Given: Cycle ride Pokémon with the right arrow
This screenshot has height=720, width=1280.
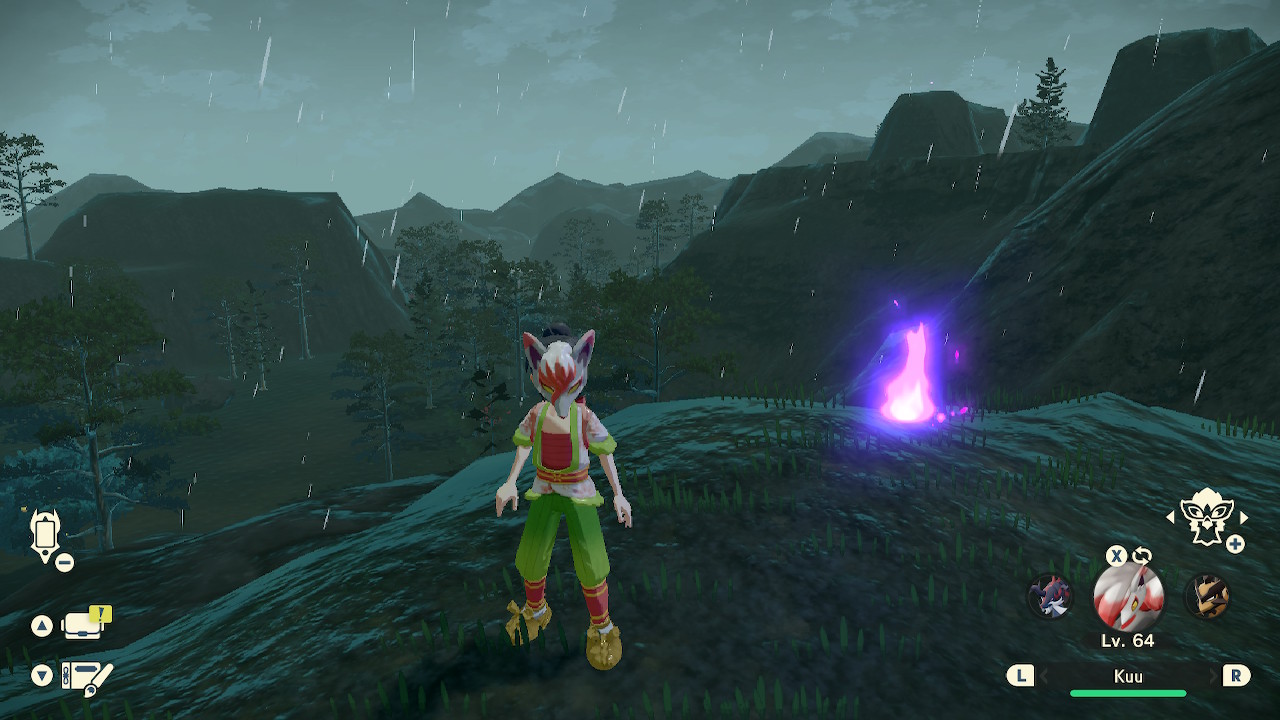Looking at the screenshot, I should [x=1244, y=517].
